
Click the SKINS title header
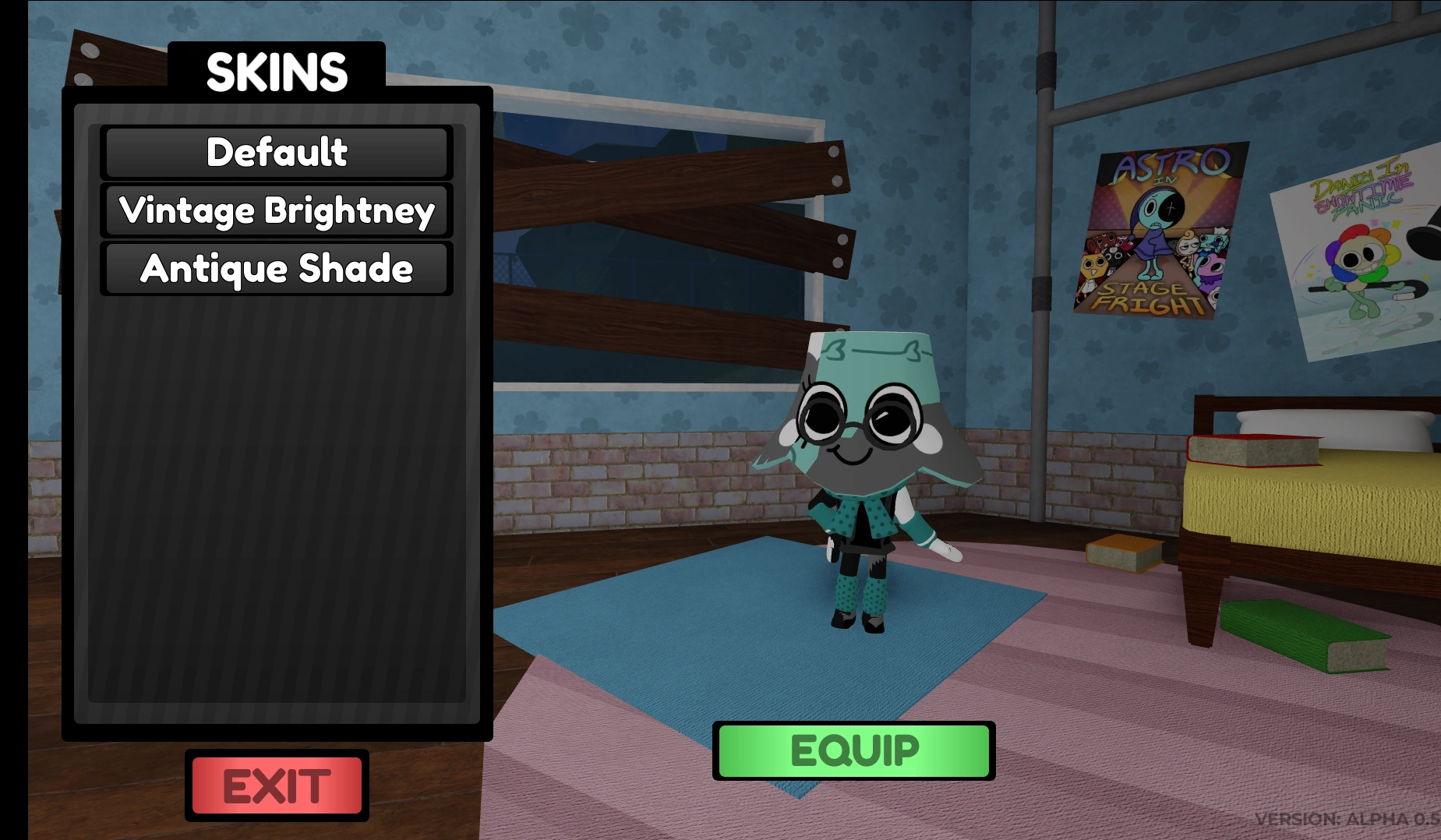[x=277, y=72]
